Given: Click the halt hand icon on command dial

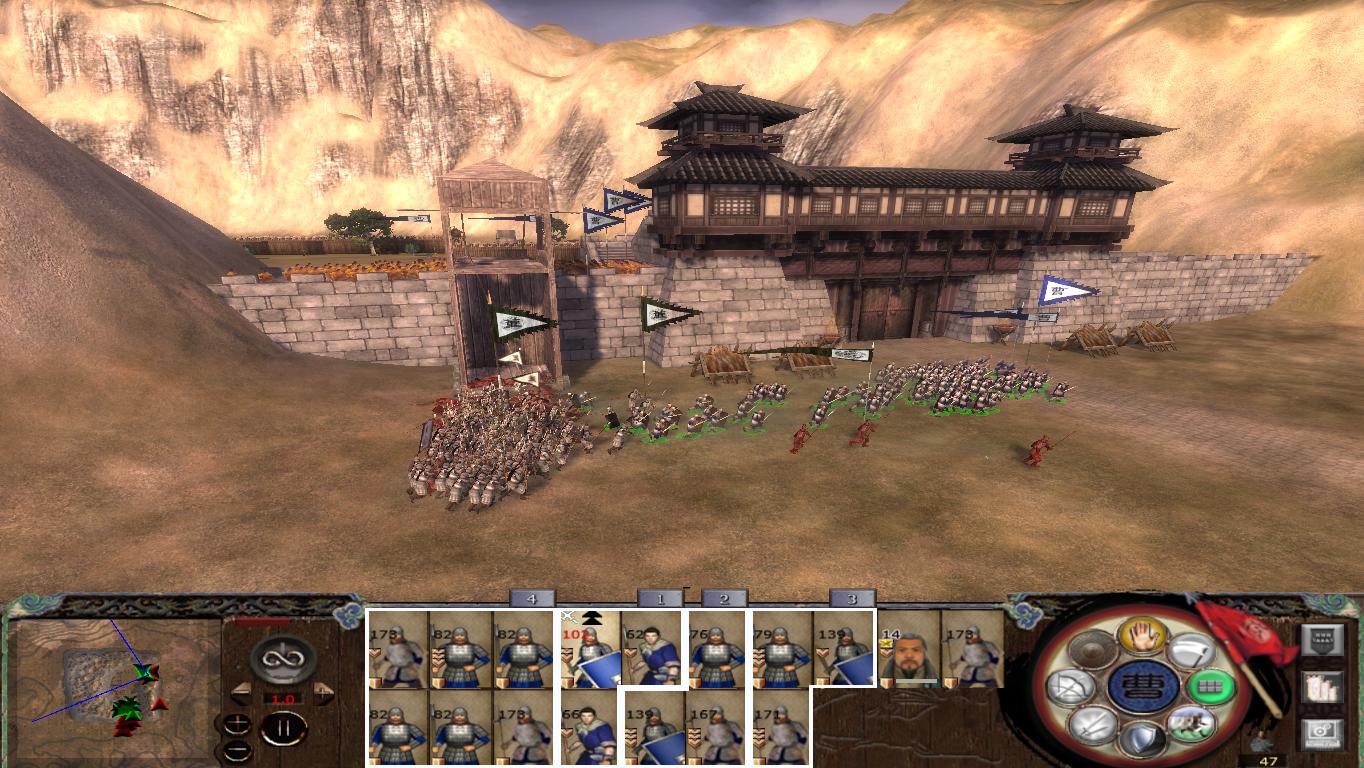Looking at the screenshot, I should (1143, 636).
